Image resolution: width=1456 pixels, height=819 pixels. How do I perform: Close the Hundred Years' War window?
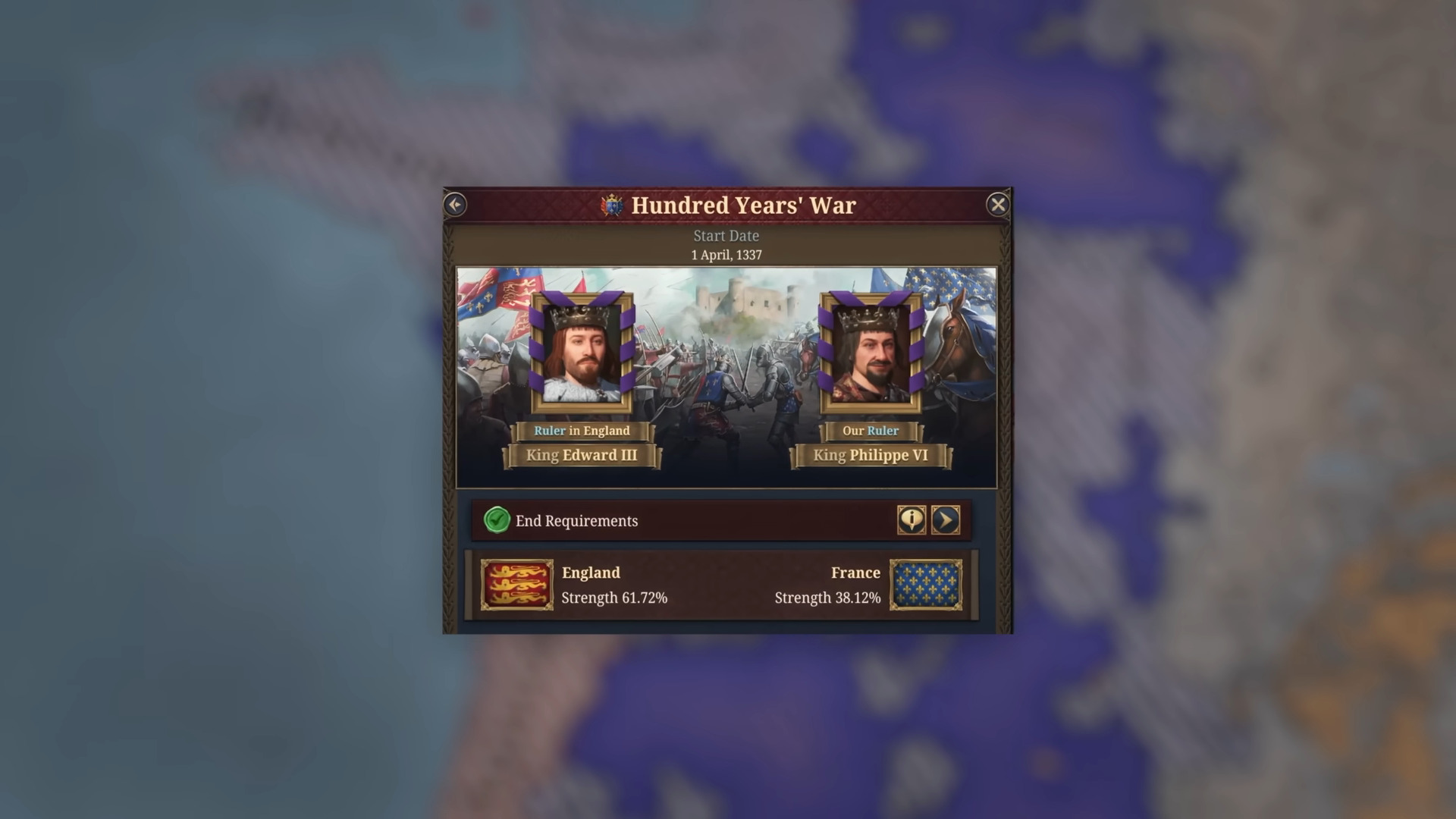tap(998, 203)
